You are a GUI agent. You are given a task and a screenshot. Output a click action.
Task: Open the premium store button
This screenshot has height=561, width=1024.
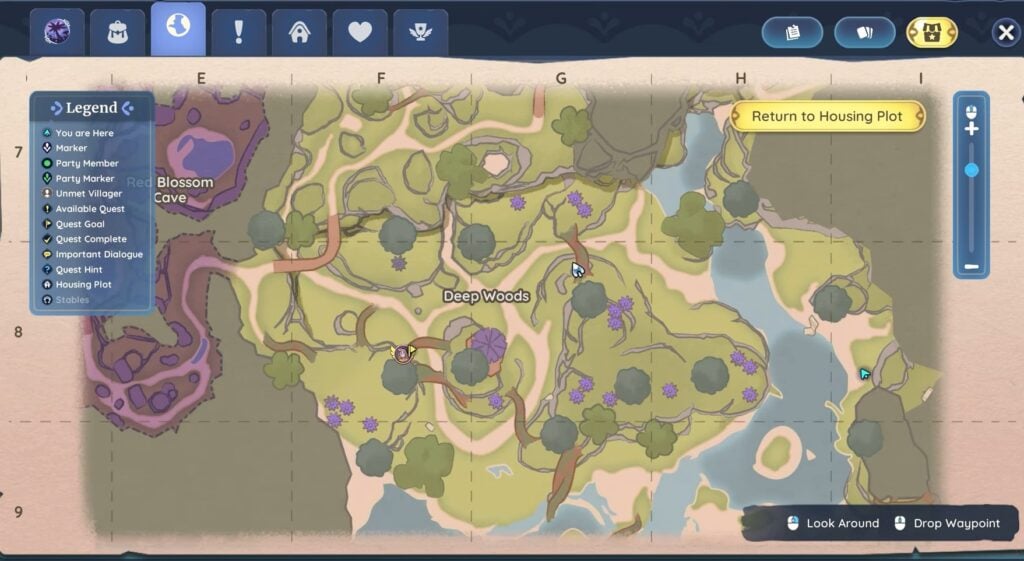click(x=931, y=33)
